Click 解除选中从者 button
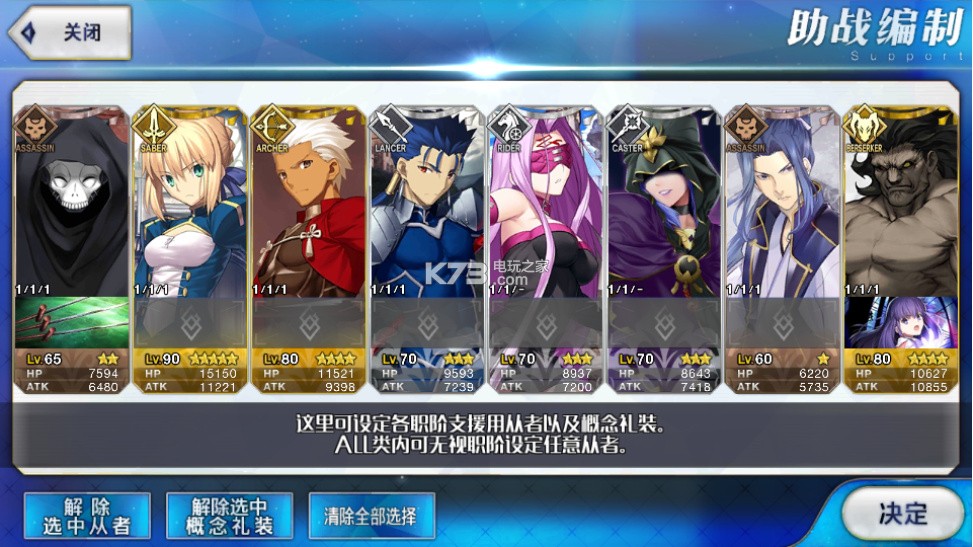 pyautogui.click(x=87, y=515)
